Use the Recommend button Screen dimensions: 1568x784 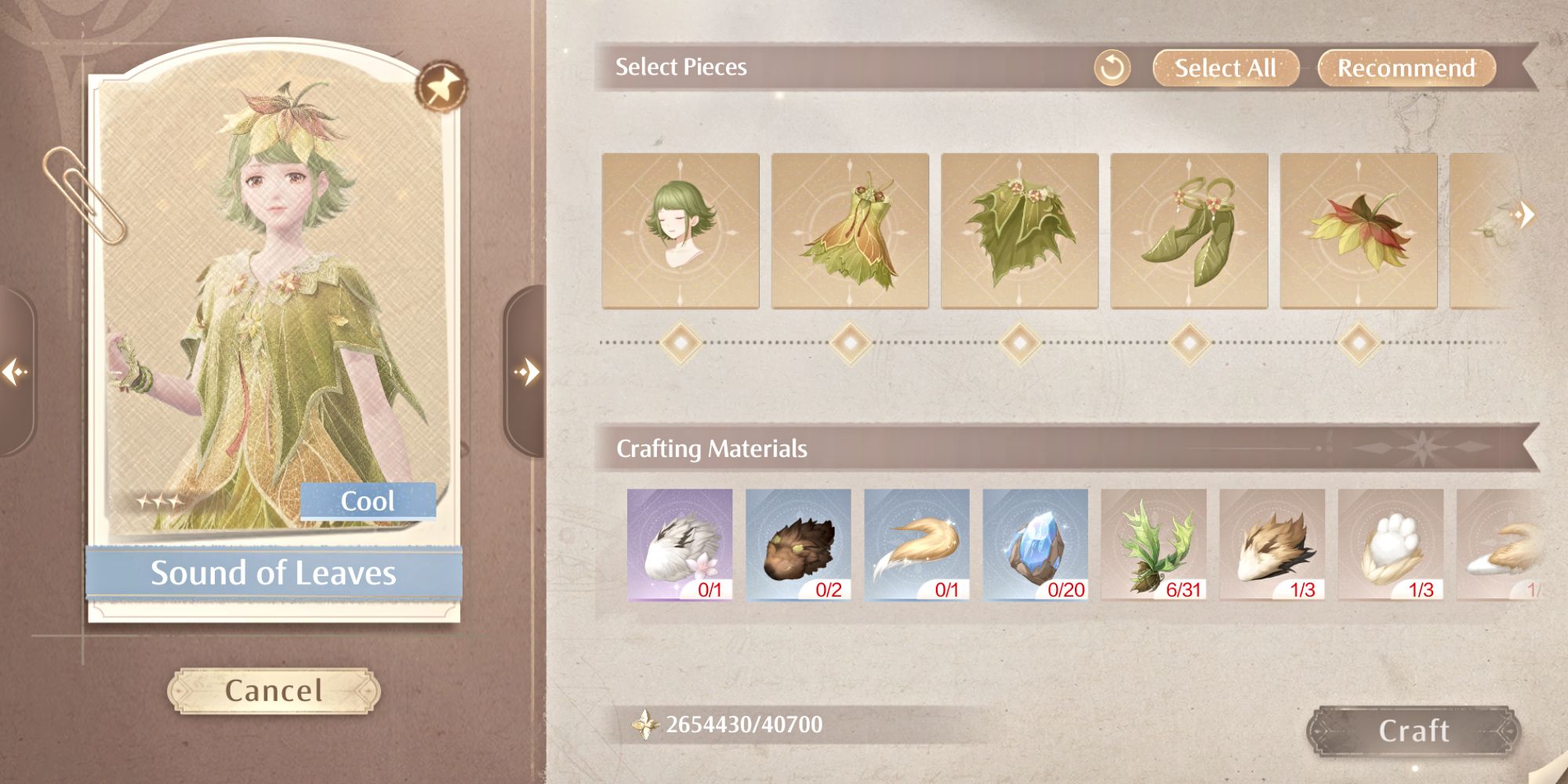coord(1406,68)
